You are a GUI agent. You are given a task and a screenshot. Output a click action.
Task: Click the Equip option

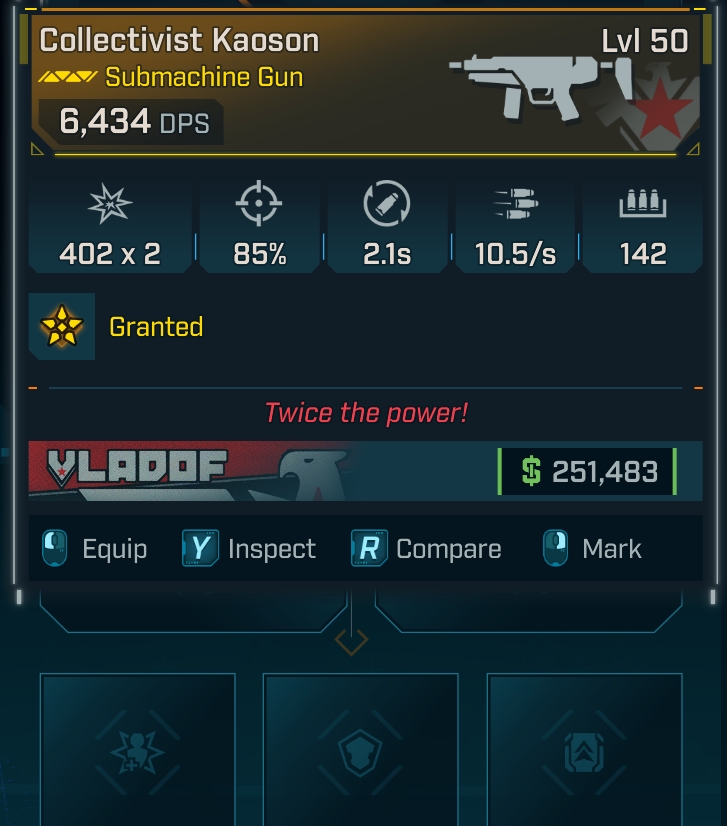(96, 549)
